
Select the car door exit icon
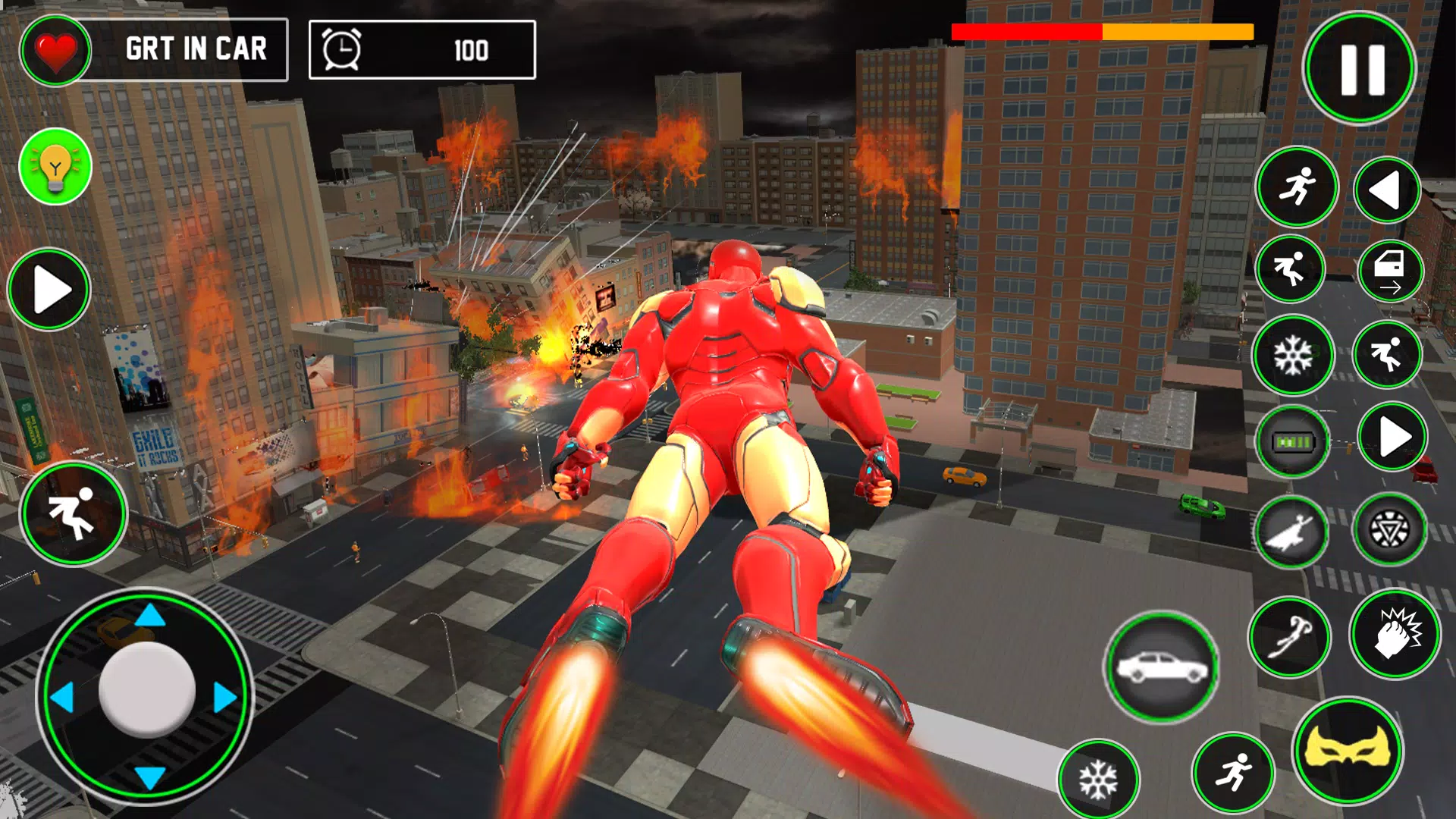pos(1390,271)
